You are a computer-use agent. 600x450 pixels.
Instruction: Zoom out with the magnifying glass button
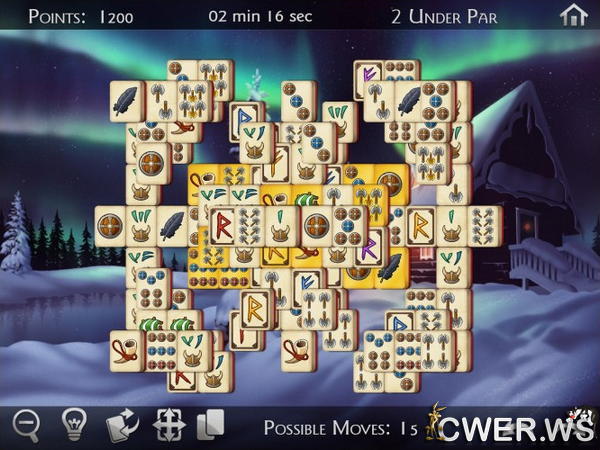click(26, 424)
